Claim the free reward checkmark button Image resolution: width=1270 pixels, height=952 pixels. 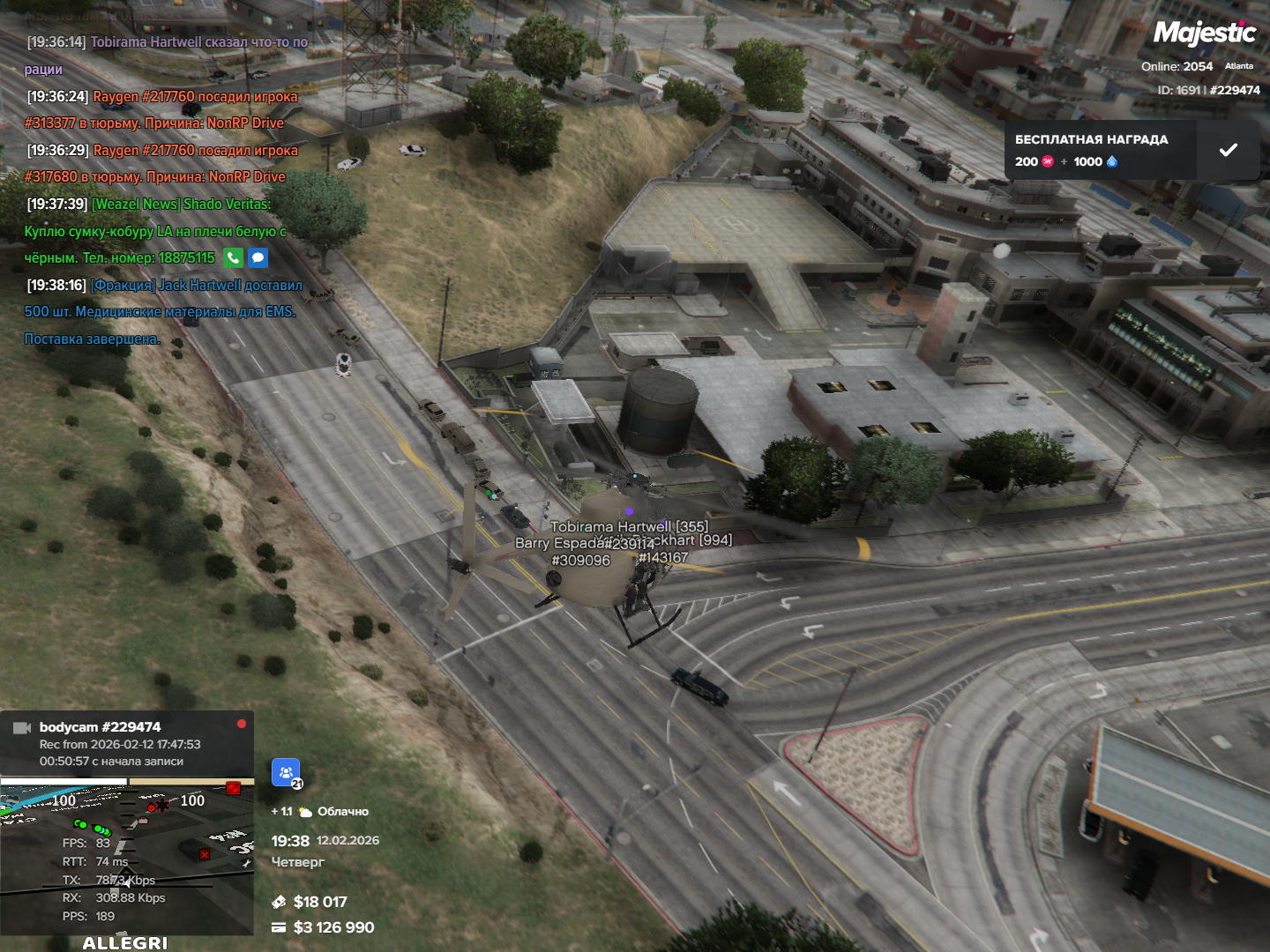[x=1228, y=151]
